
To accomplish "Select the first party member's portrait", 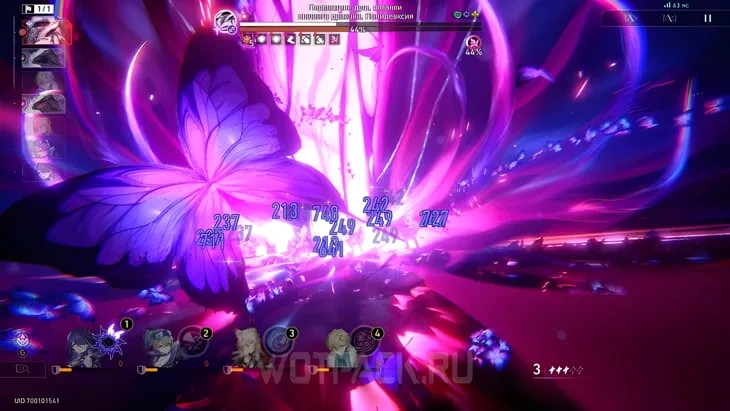I will pos(80,349).
